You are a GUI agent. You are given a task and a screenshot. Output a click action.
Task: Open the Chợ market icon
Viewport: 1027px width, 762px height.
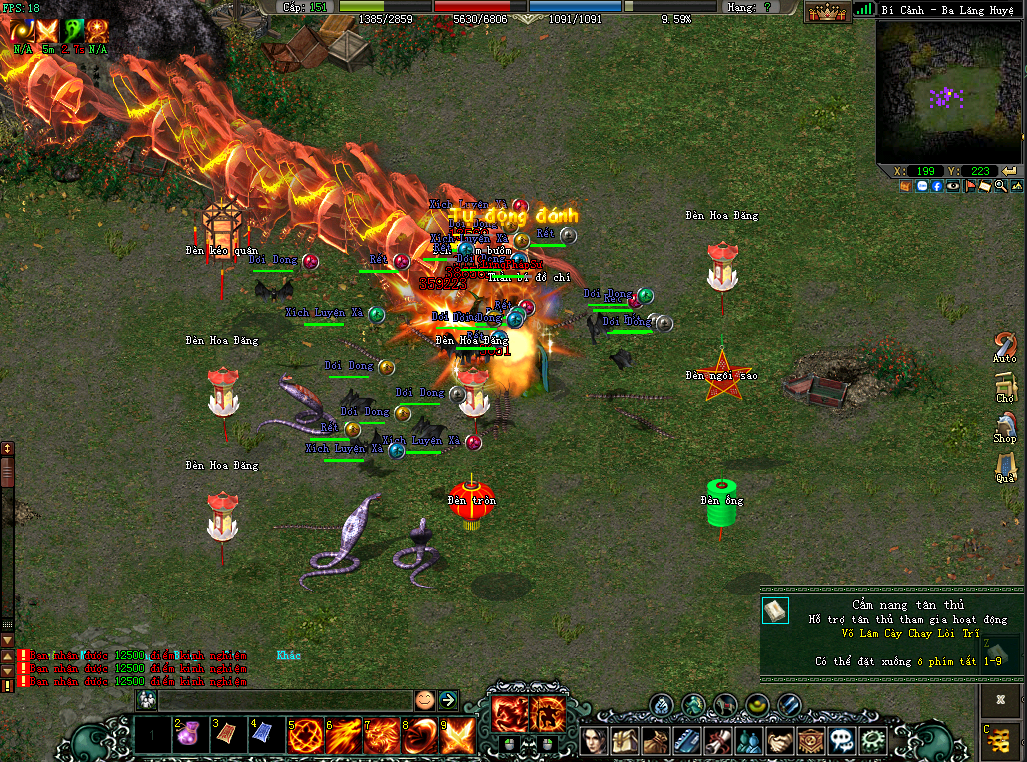pos(1005,386)
